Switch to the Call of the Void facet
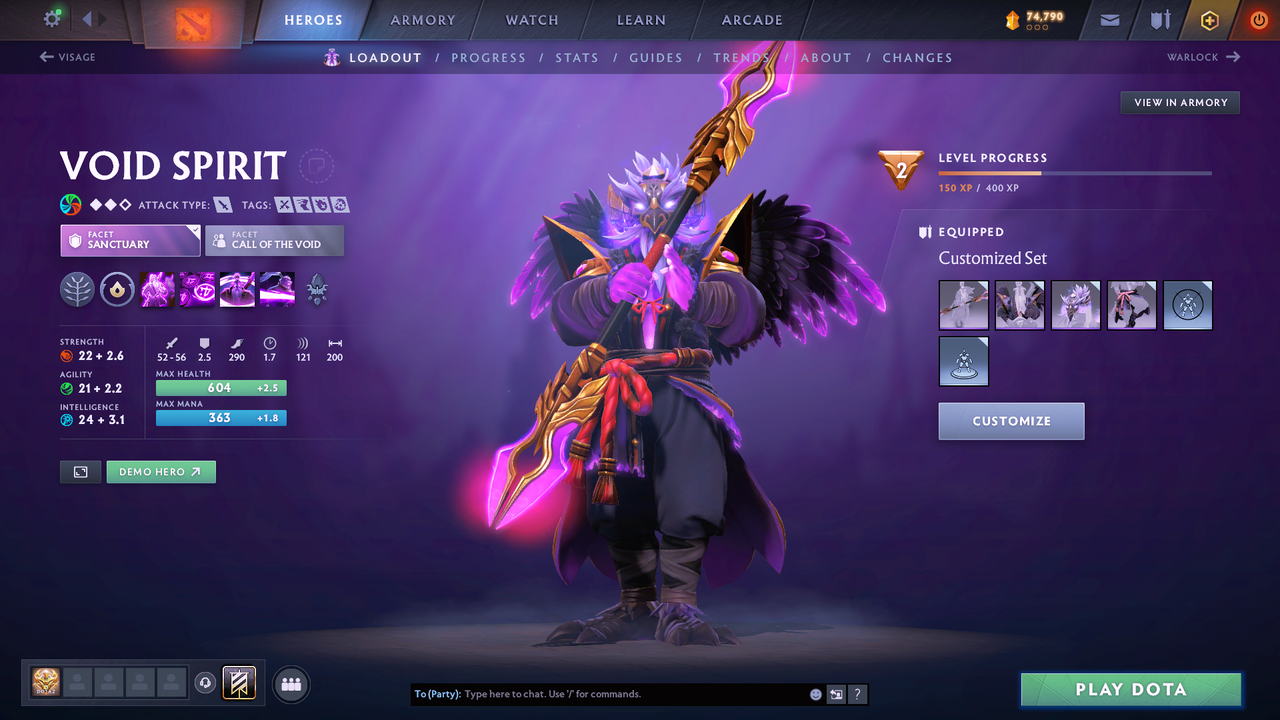This screenshot has width=1280, height=720. (x=274, y=240)
